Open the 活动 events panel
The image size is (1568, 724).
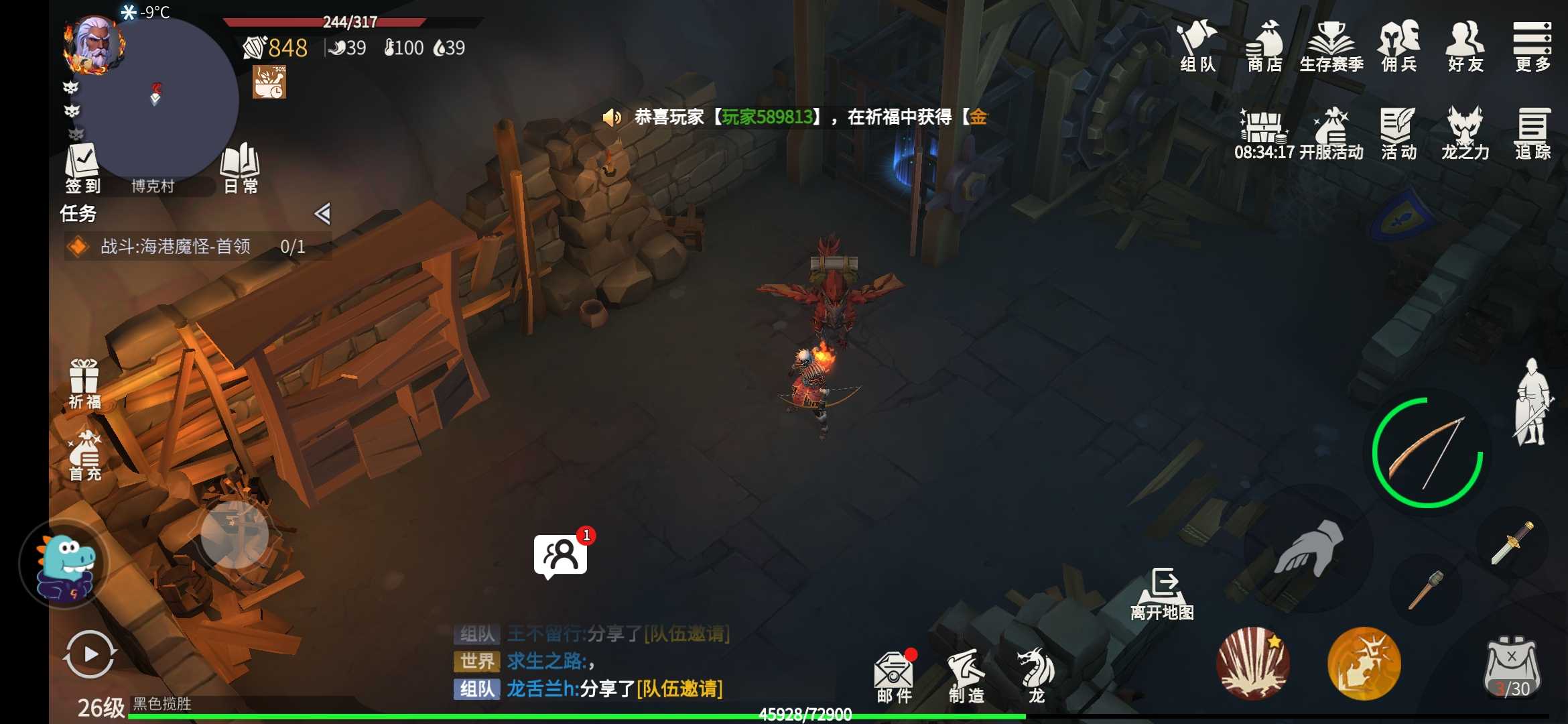point(1398,133)
